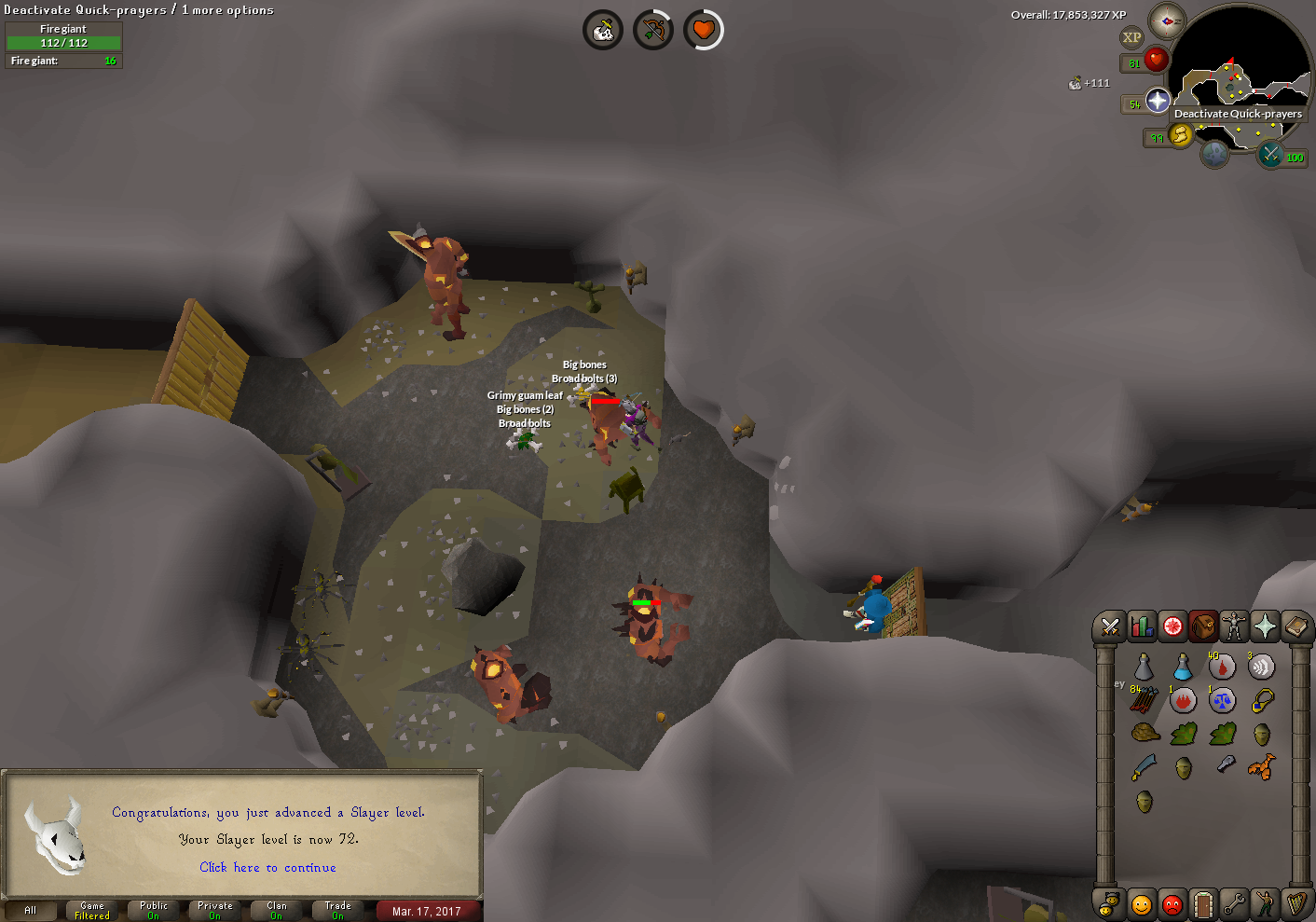Switch chat to the Public filter
Screen dimensions: 1316x922
[154, 910]
